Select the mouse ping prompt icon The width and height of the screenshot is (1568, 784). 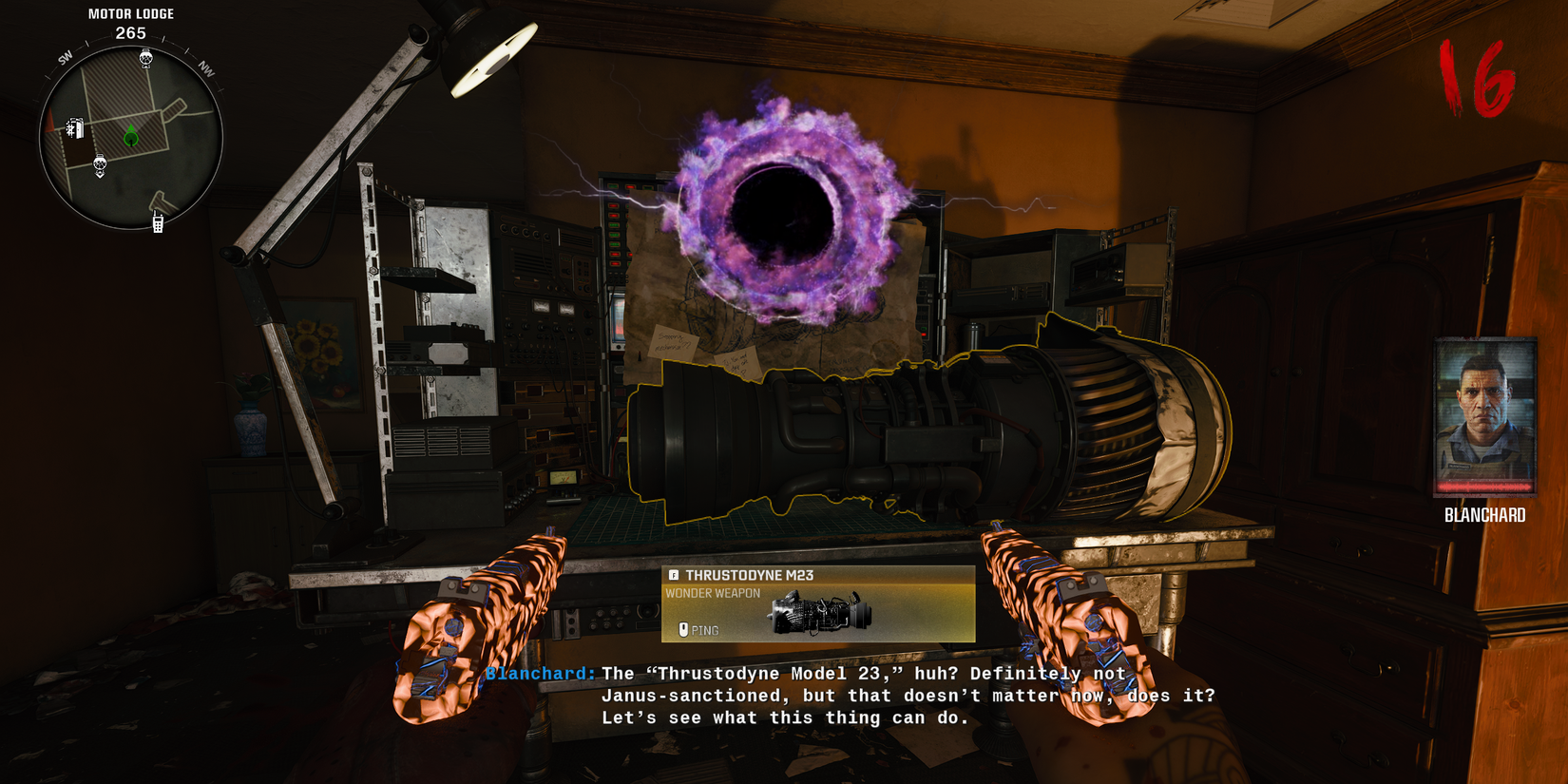pos(683,629)
